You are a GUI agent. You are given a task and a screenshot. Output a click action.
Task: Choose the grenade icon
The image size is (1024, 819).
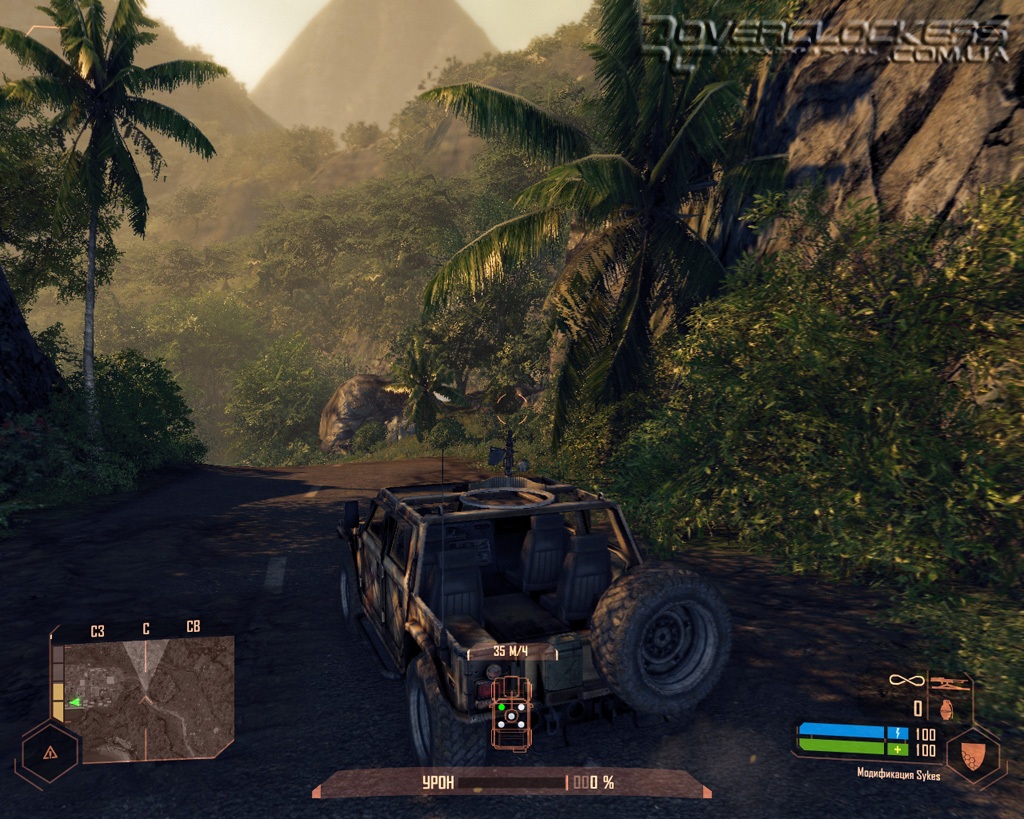click(x=949, y=708)
